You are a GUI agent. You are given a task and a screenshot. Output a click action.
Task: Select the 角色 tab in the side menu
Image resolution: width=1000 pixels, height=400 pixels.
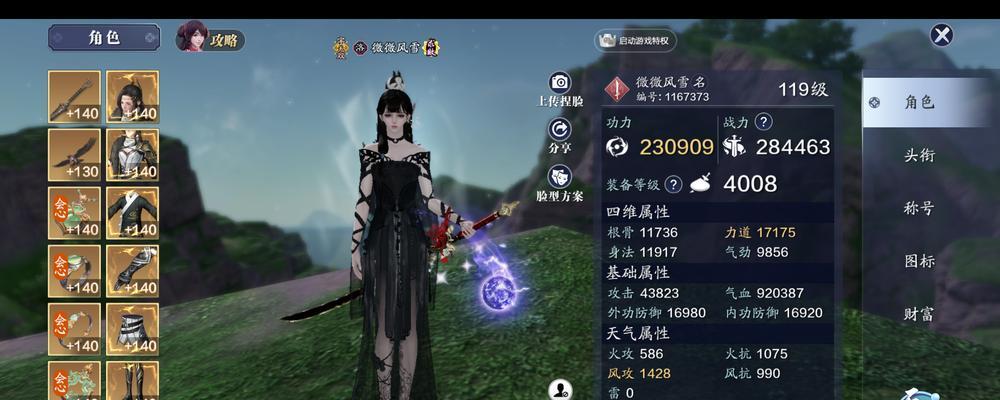[x=918, y=102]
